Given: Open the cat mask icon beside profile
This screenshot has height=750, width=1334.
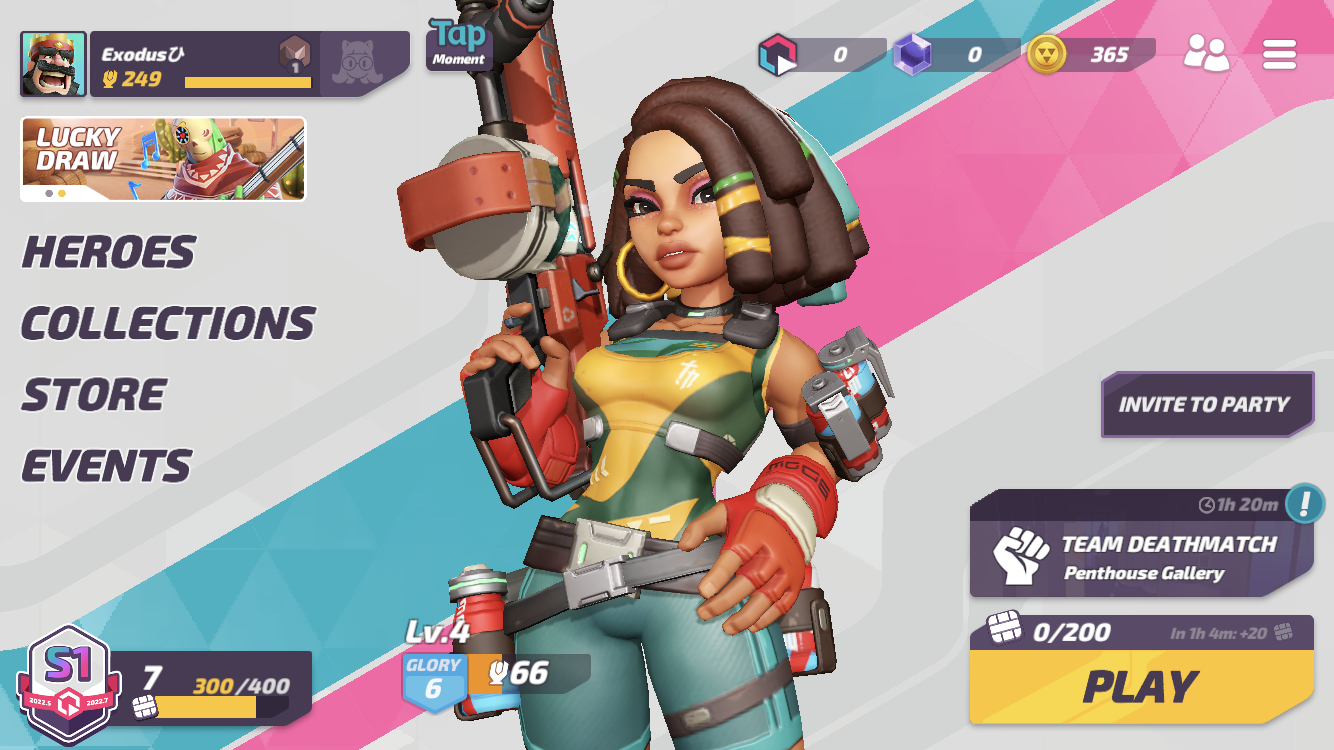Looking at the screenshot, I should point(360,63).
